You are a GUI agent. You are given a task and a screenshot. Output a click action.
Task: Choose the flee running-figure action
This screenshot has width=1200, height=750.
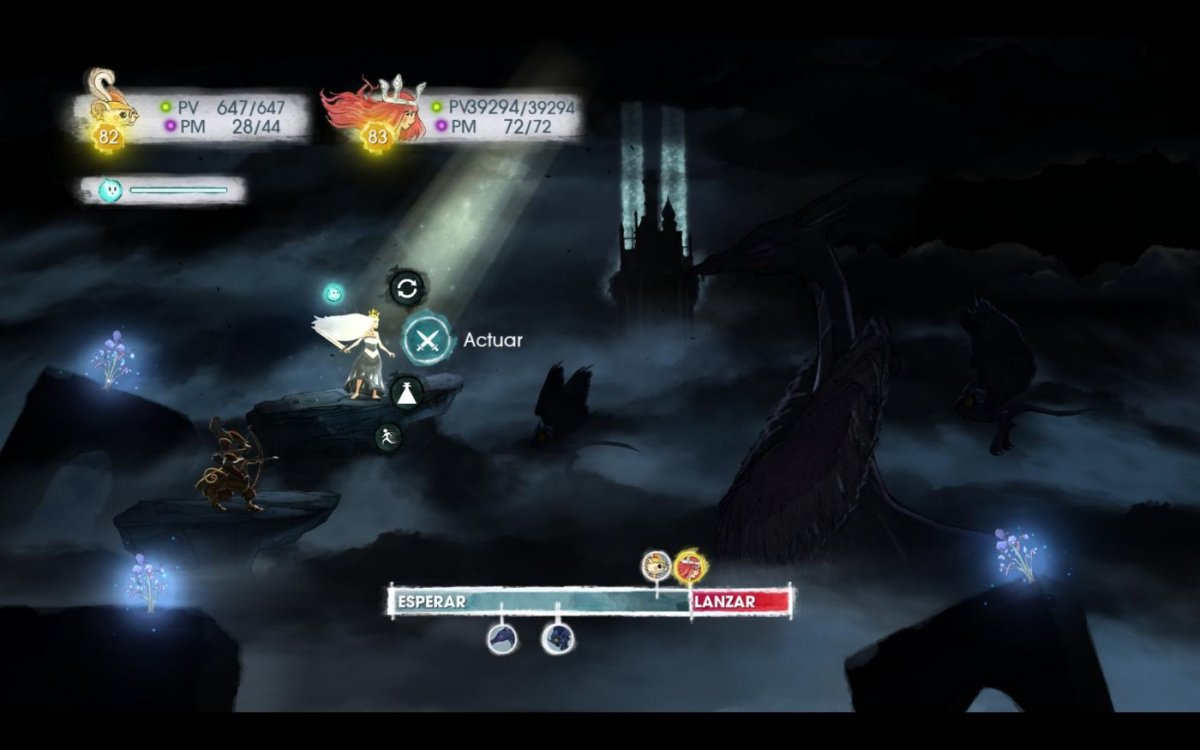388,436
